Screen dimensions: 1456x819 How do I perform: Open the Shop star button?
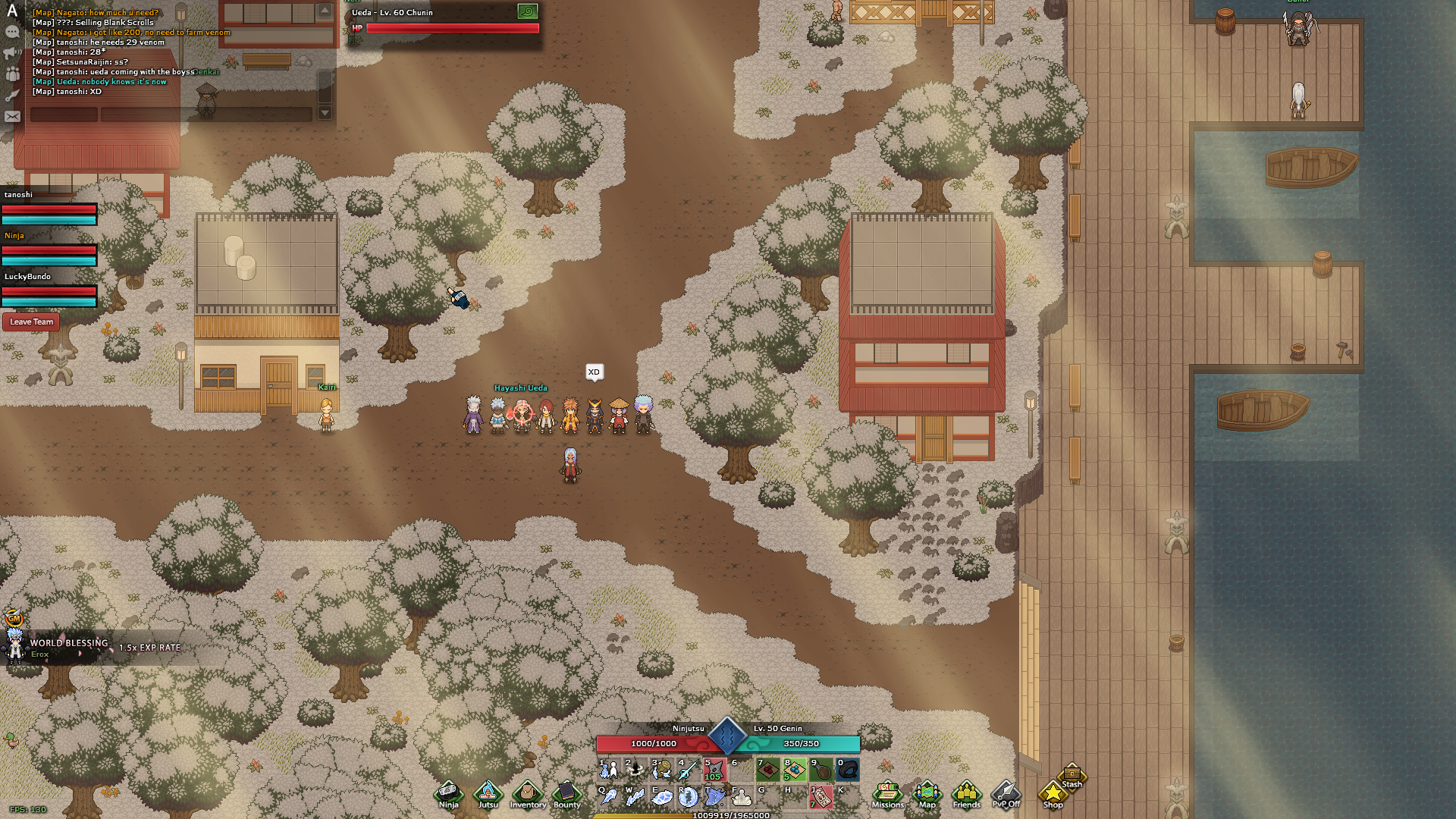(1053, 795)
